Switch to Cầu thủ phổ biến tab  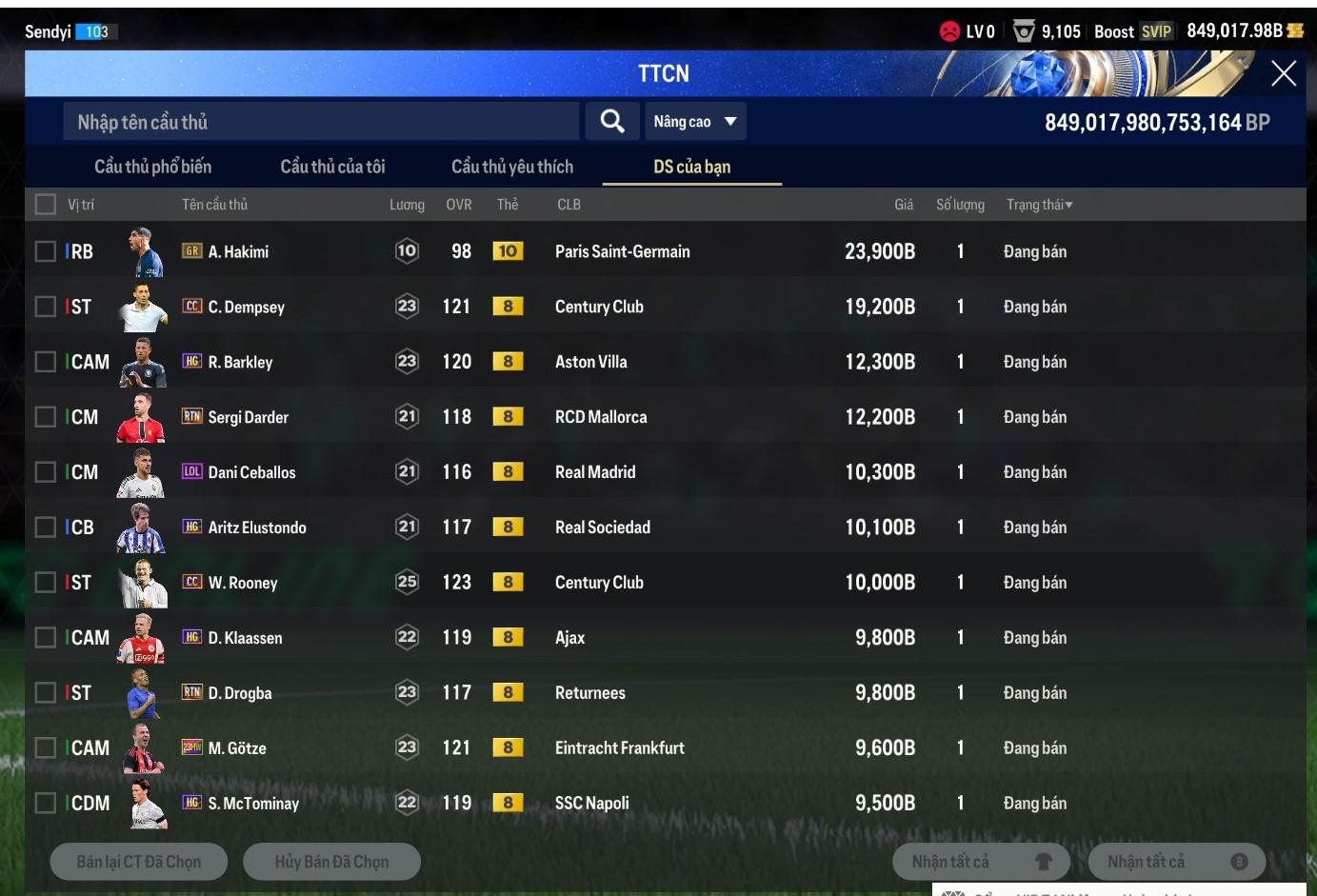(152, 167)
